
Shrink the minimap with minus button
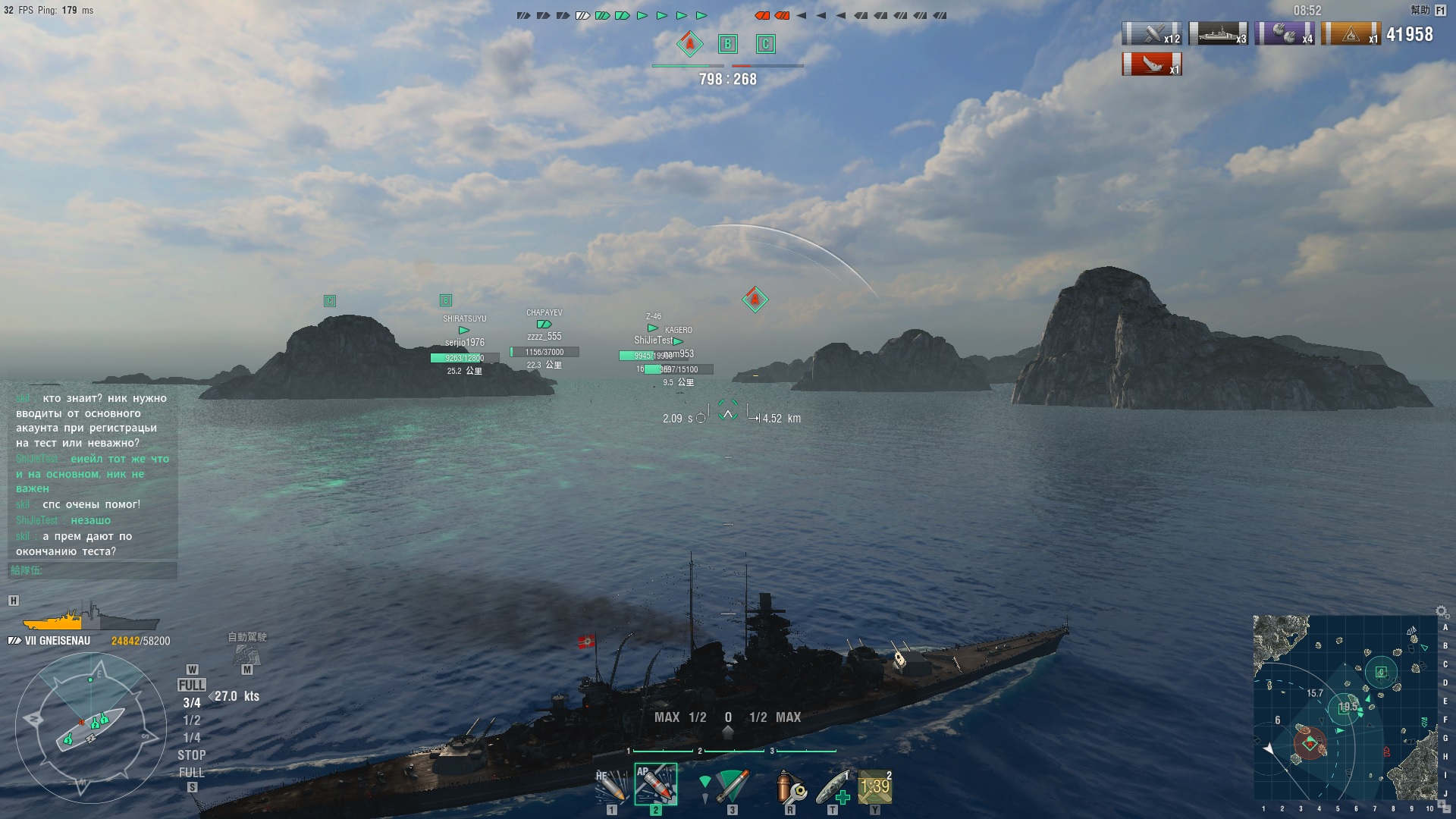click(1448, 810)
